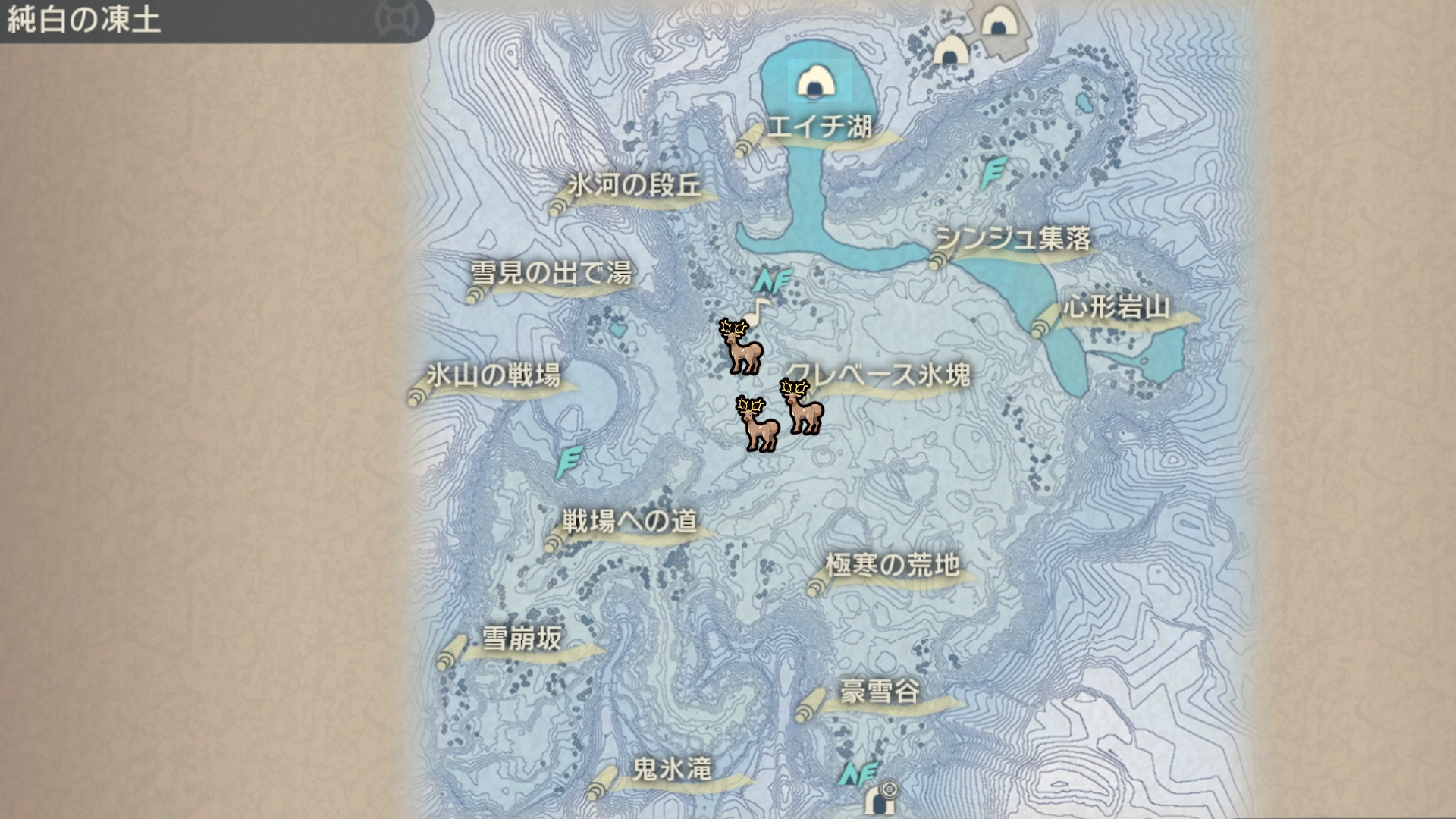The image size is (1456, 819).
Task: Choose the シンジュ集落 location label
Action: tap(1013, 240)
